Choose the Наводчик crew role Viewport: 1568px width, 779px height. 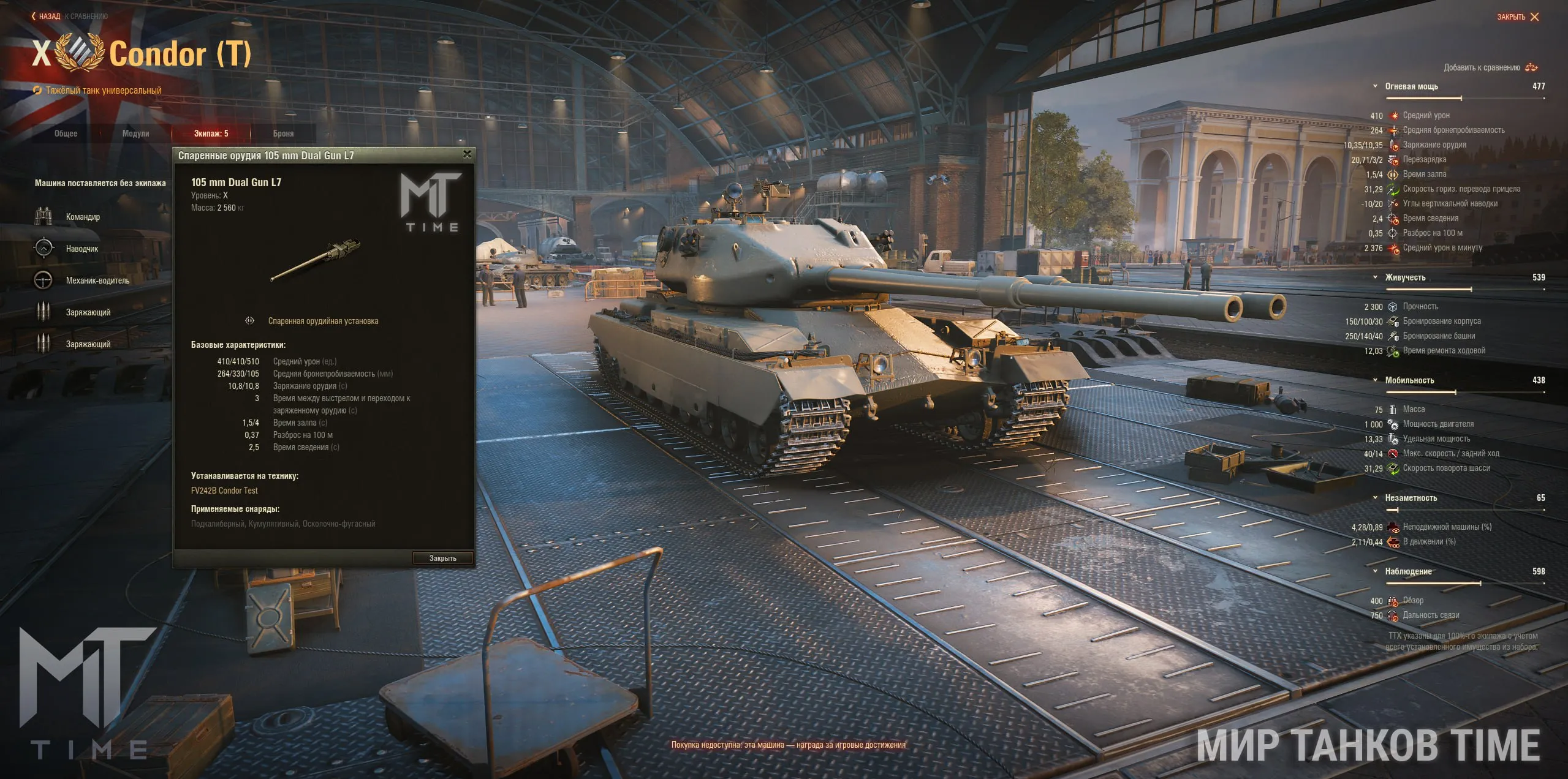[82, 249]
